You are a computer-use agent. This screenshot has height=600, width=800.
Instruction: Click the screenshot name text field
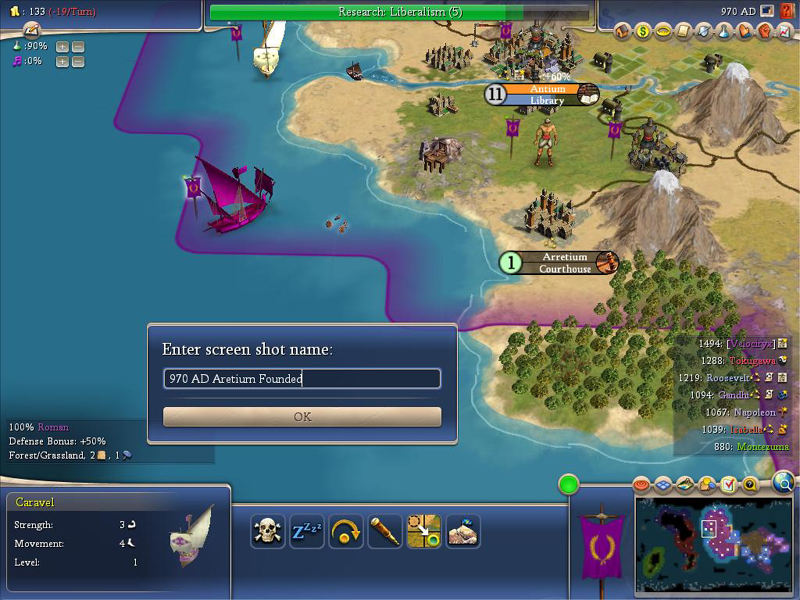point(302,379)
